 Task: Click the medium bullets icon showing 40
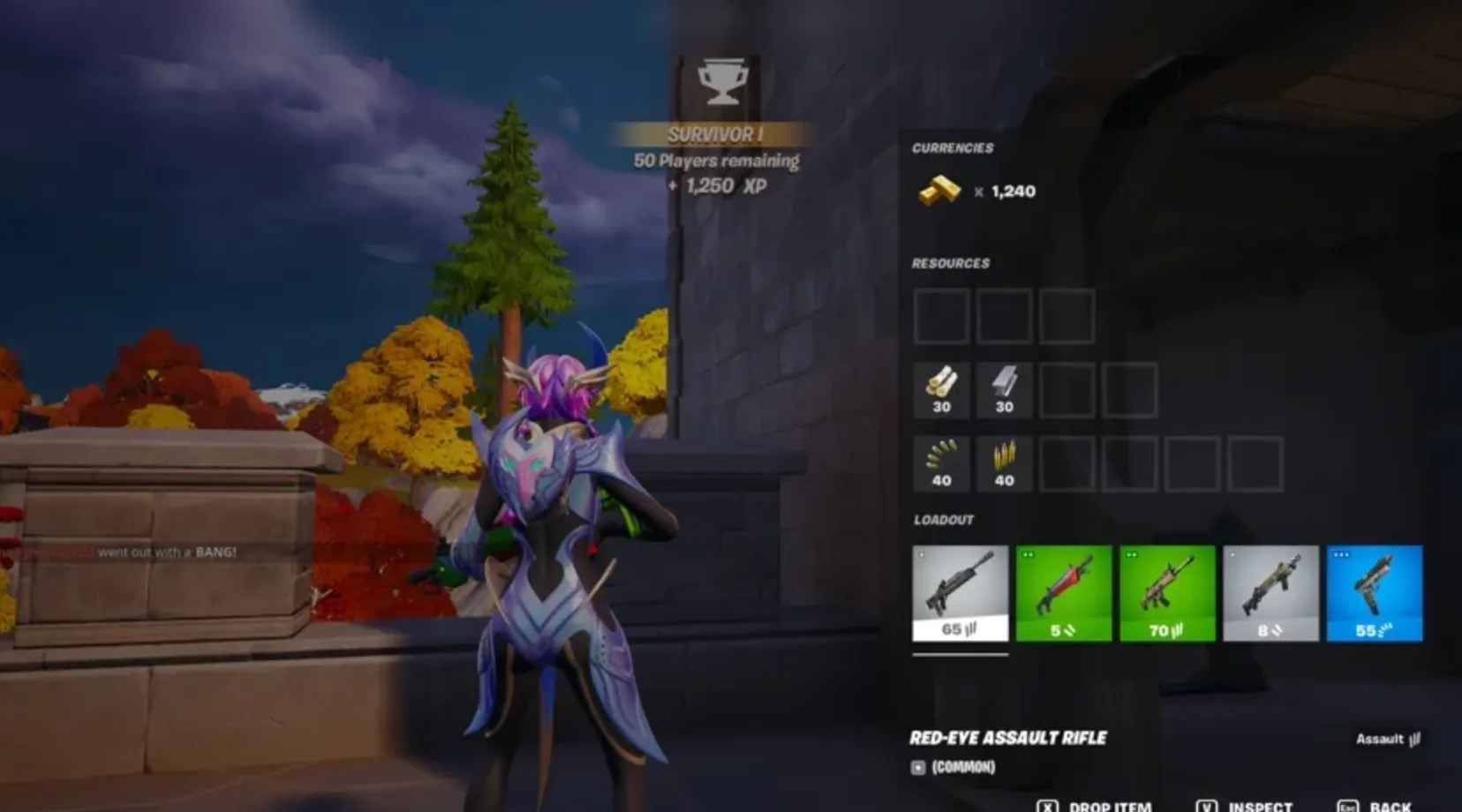pos(1003,462)
